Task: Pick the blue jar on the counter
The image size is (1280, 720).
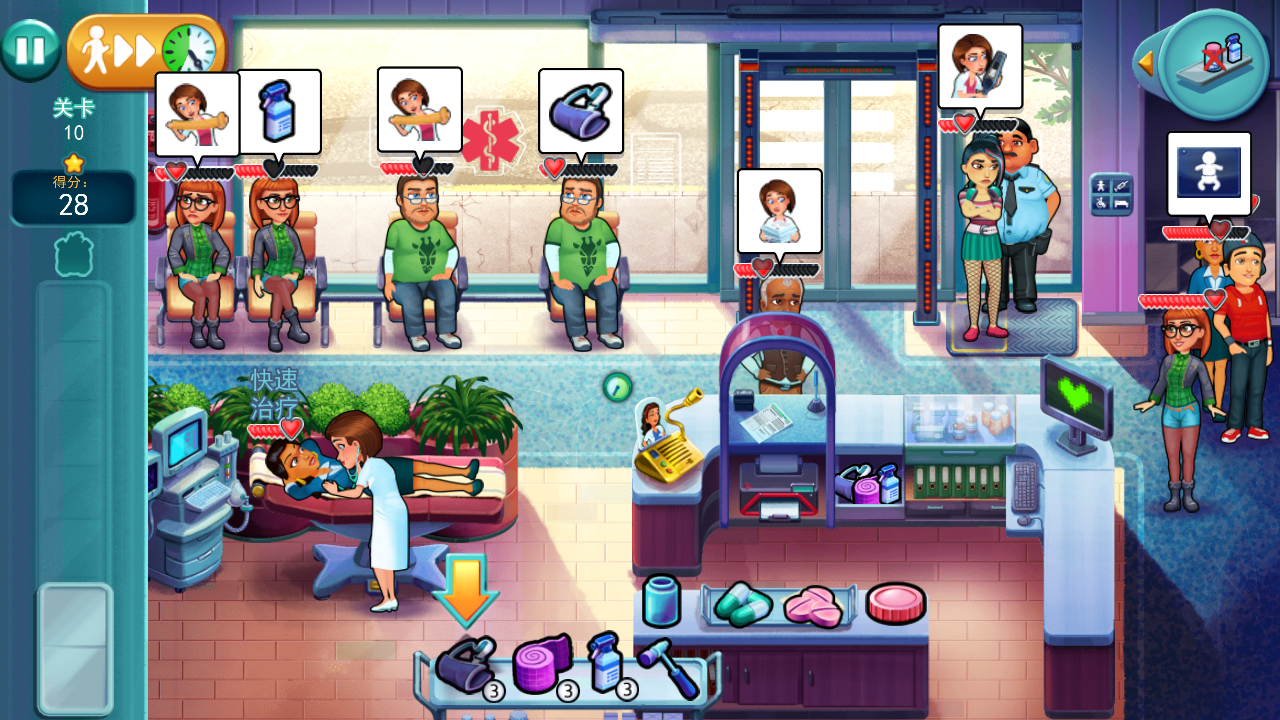Action: [x=661, y=601]
